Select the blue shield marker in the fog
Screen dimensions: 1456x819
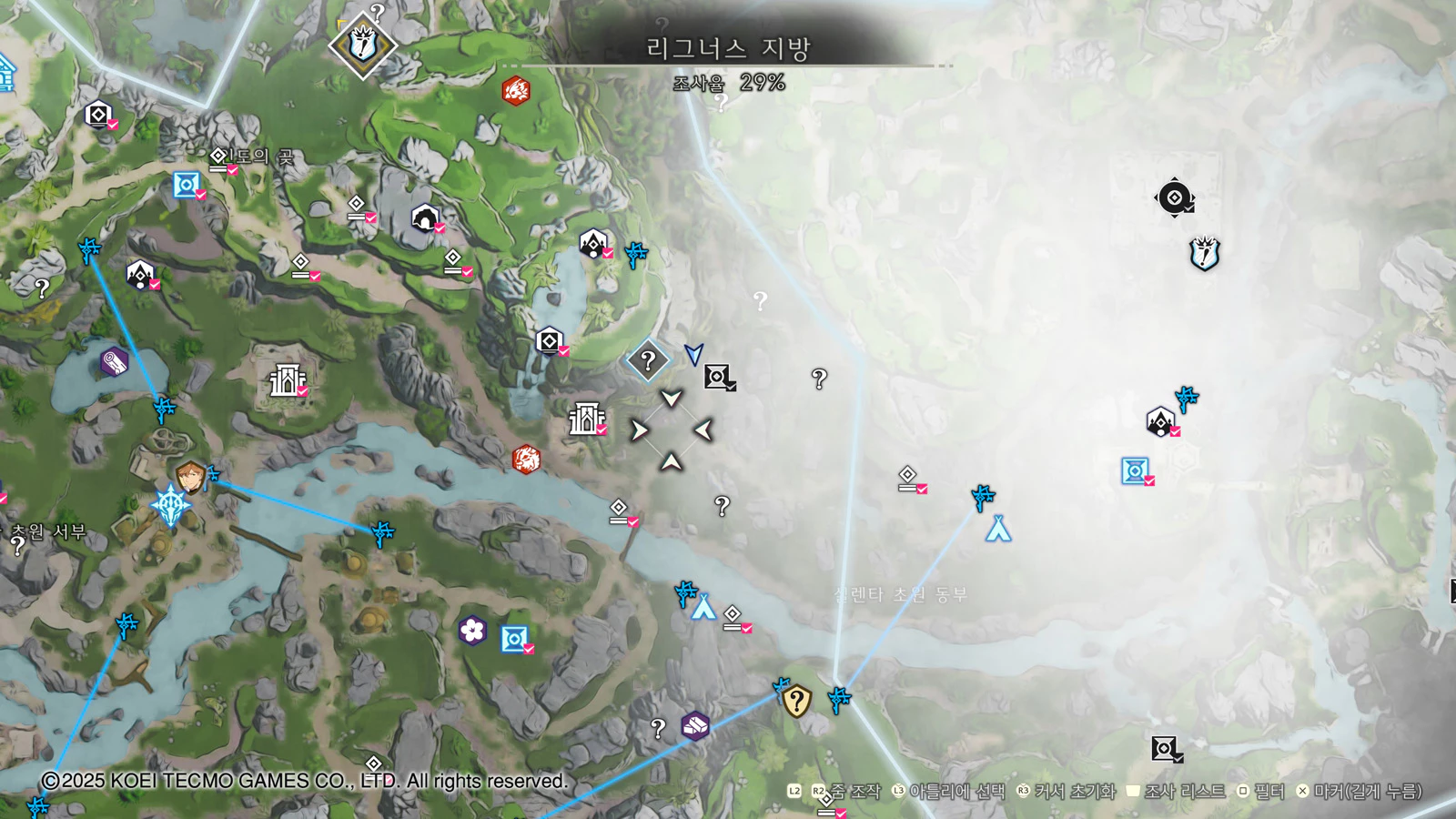point(1204,254)
